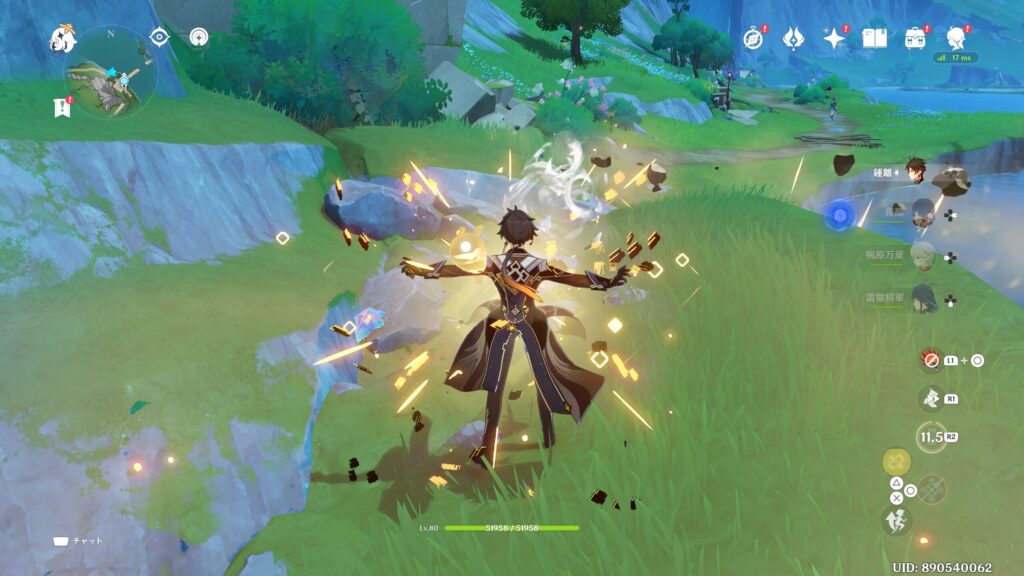The height and width of the screenshot is (576, 1024).
Task: Click the concentric-circle target icon
Action: (198, 37)
